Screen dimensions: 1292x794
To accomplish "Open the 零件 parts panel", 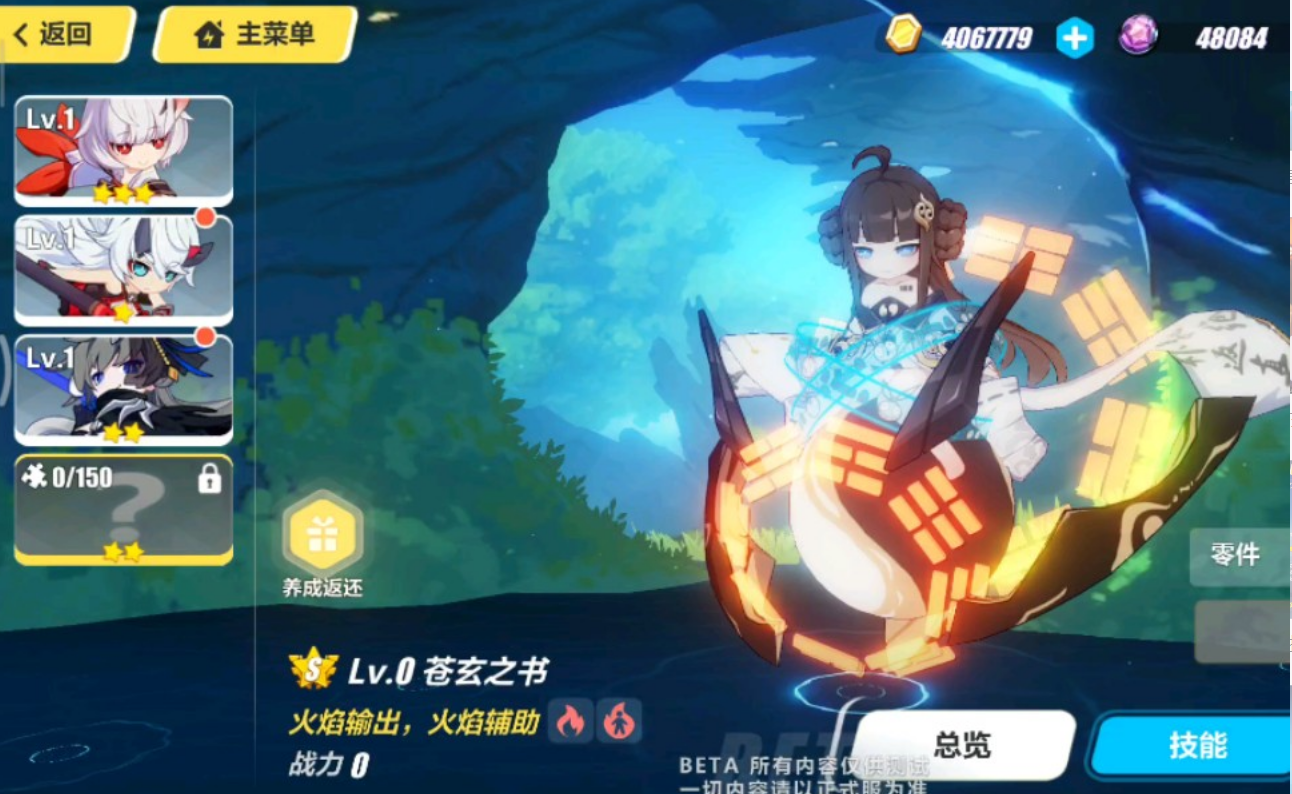I will [x=1236, y=556].
